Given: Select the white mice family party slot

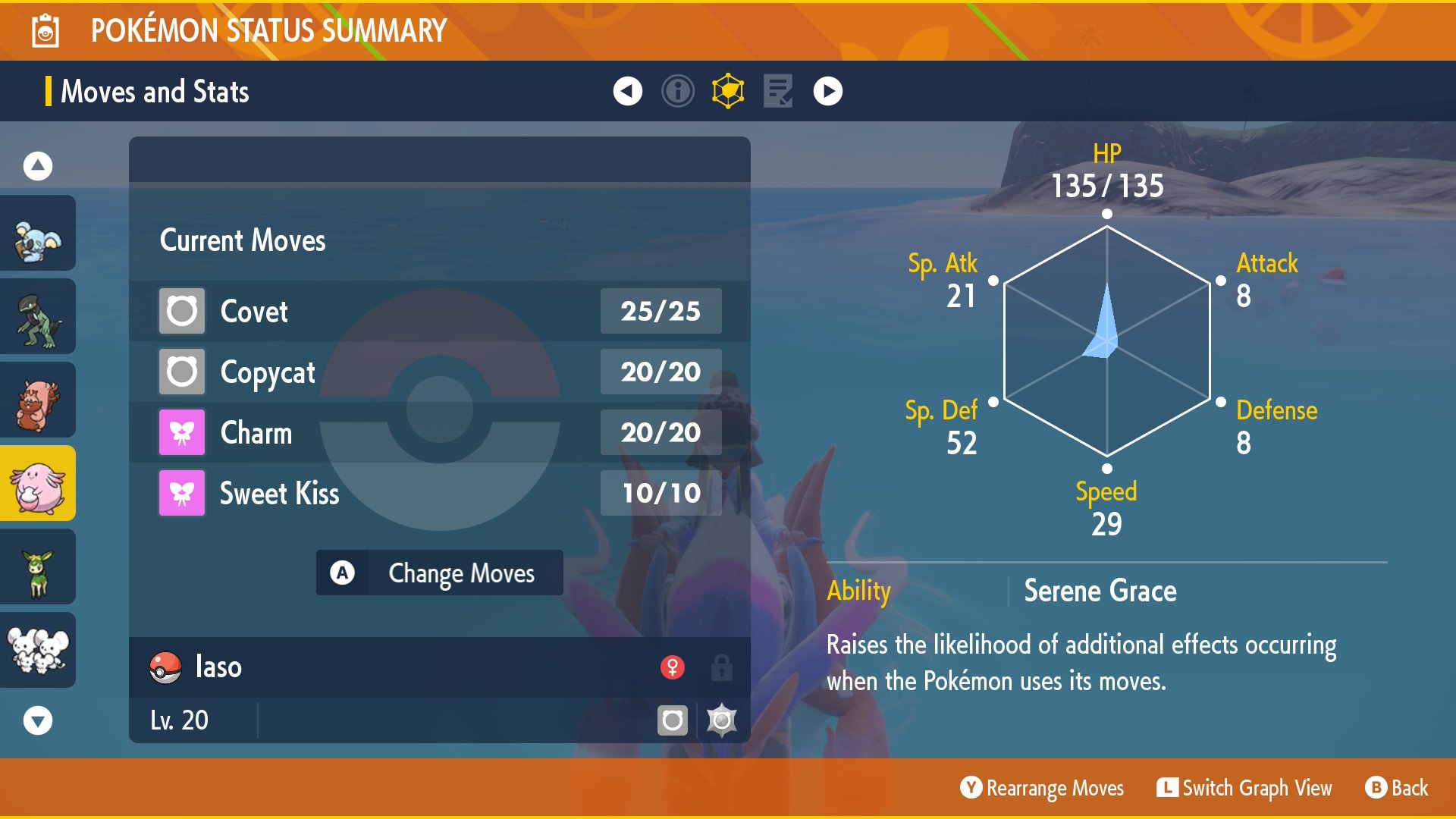Looking at the screenshot, I should tap(38, 651).
